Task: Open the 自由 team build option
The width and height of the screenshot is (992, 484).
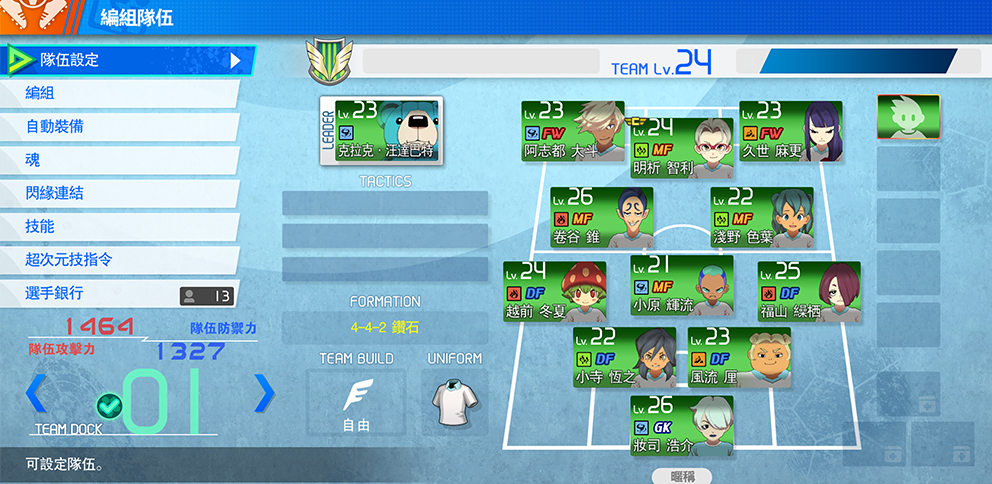Action: tap(356, 402)
